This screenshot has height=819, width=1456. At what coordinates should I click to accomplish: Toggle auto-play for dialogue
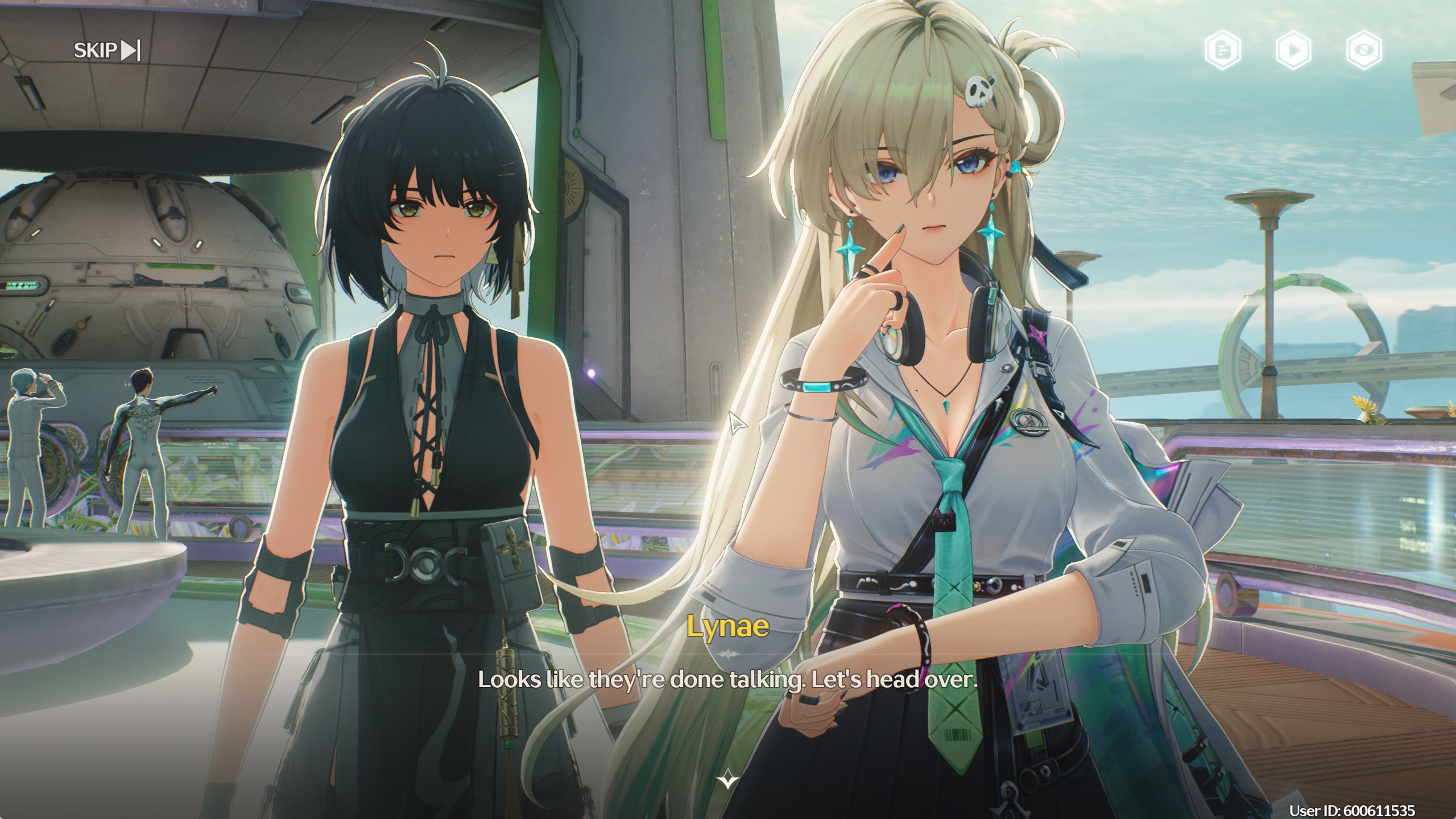[x=1293, y=51]
